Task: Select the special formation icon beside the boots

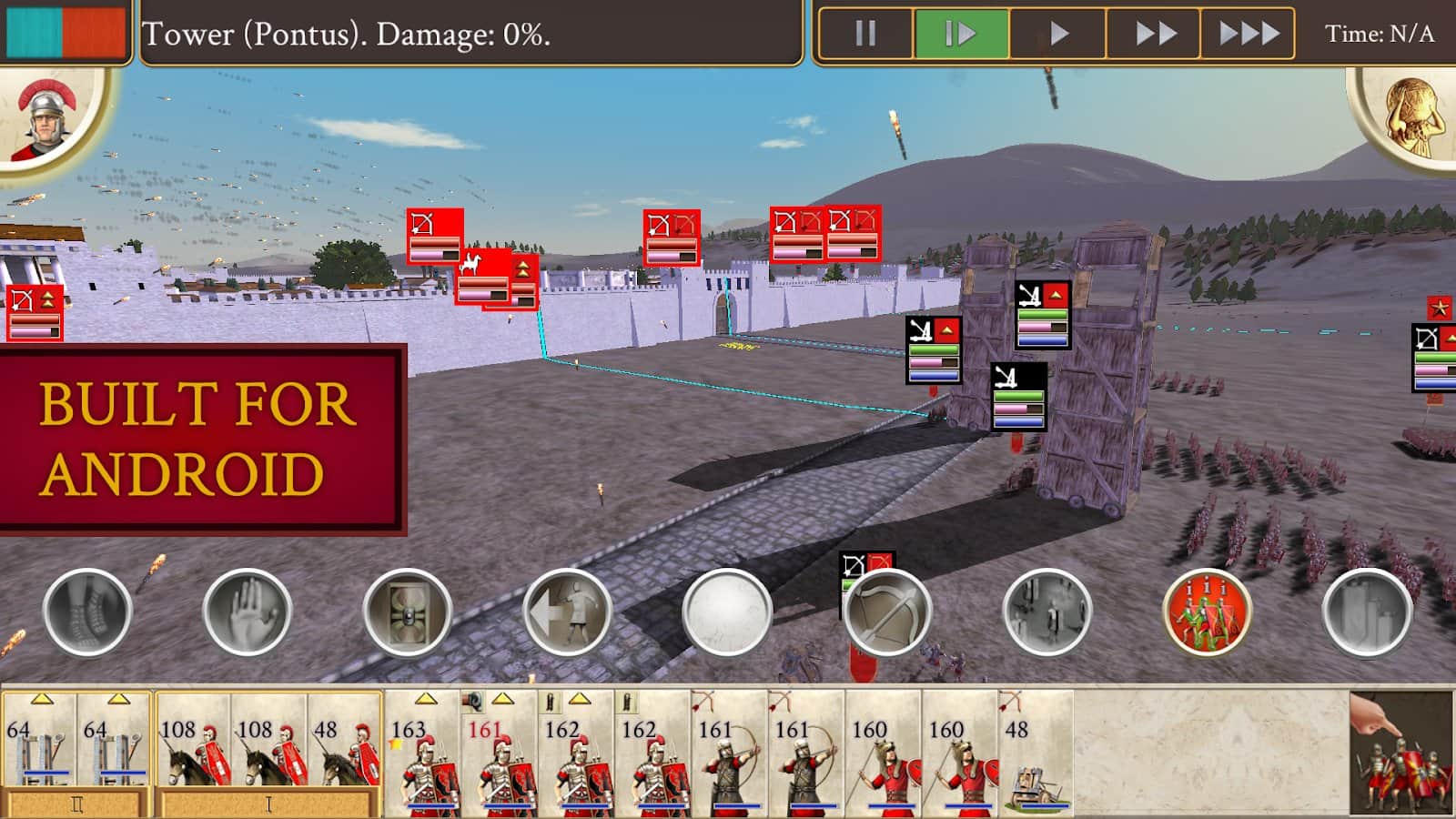Action: [x=405, y=614]
